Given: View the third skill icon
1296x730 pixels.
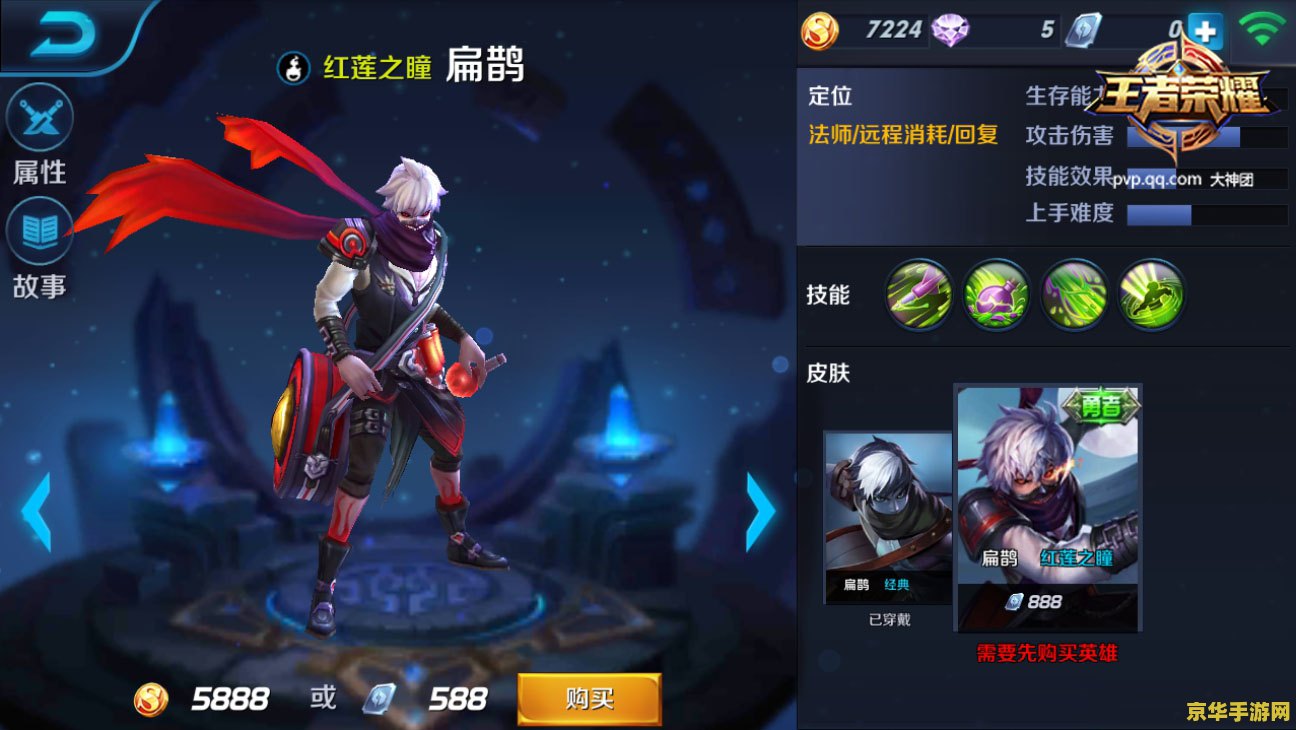Looking at the screenshot, I should click(x=1072, y=296).
